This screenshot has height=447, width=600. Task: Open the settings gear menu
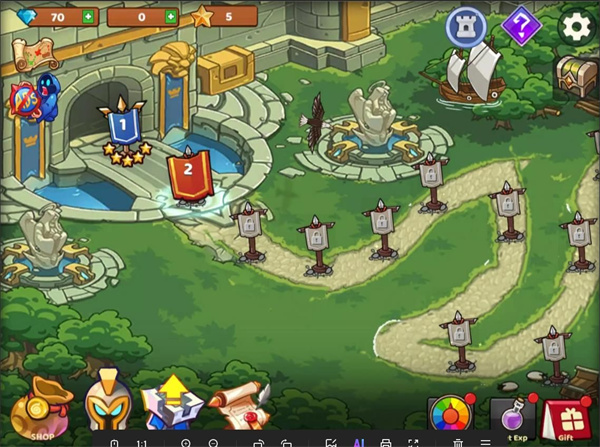[x=576, y=27]
